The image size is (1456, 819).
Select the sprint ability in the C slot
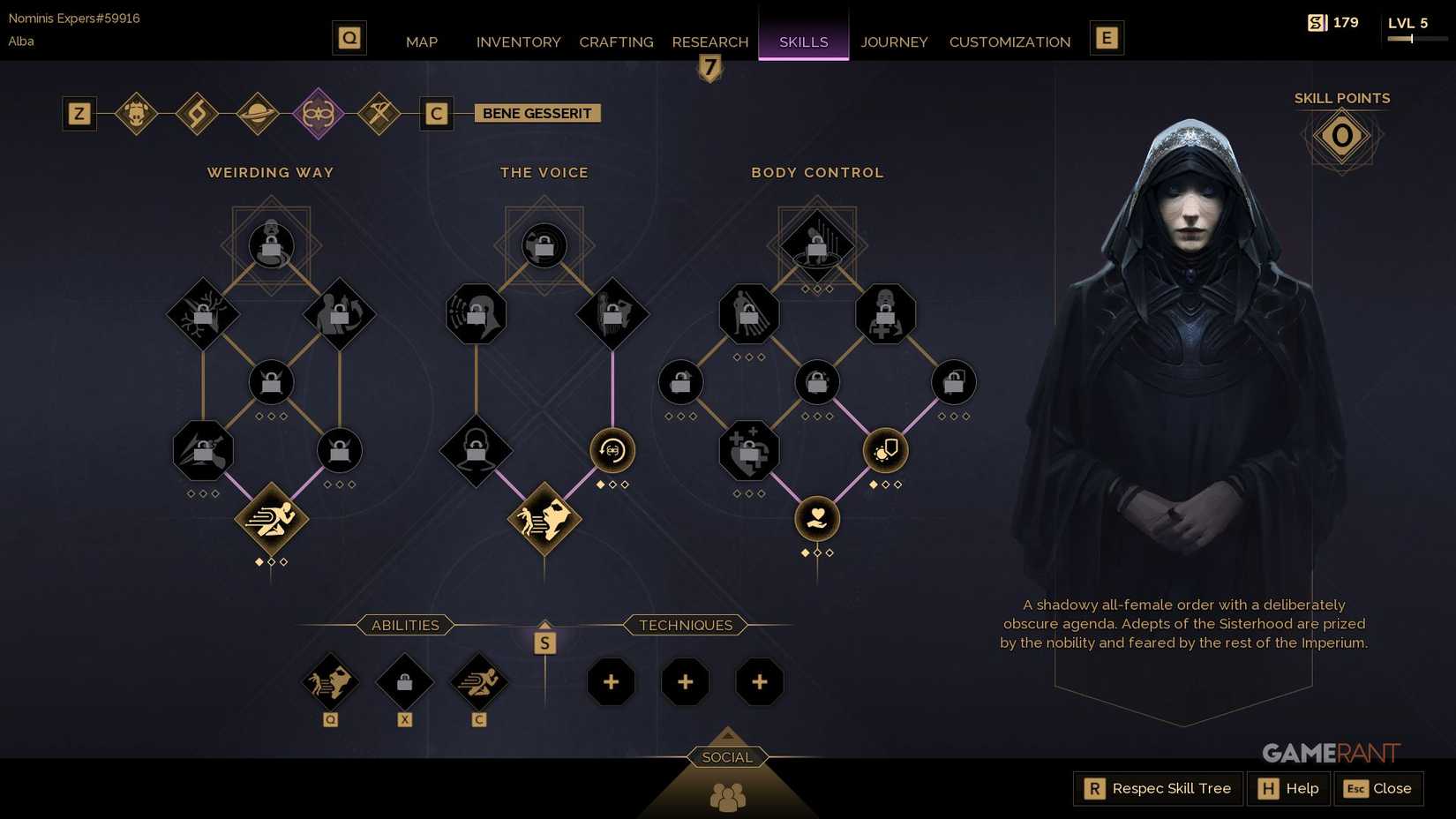click(x=478, y=681)
